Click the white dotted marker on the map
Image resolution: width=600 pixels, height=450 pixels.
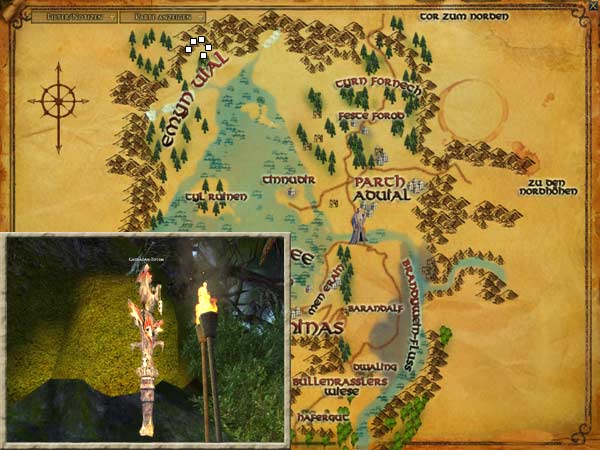coord(197,46)
